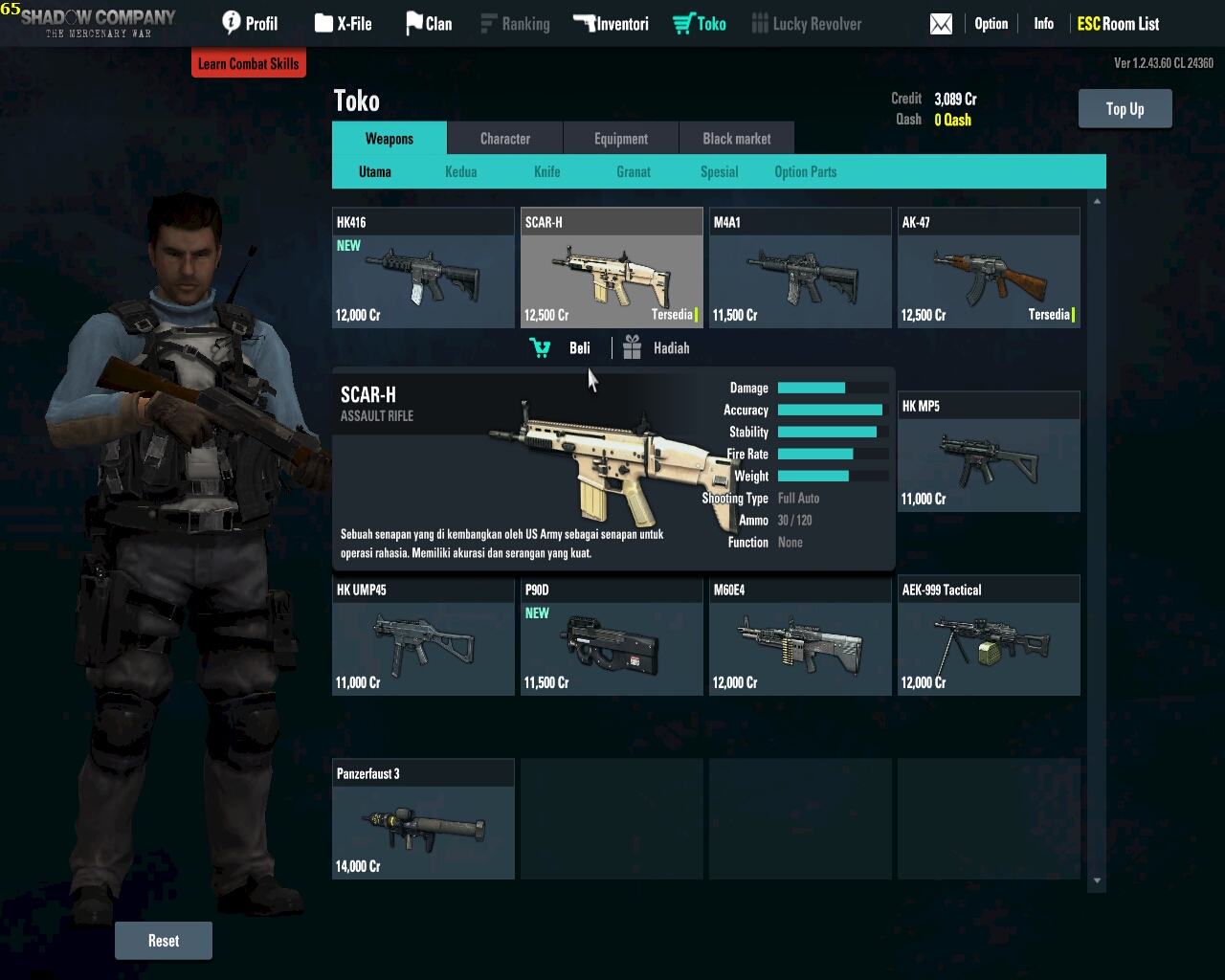Switch to the Equipment tab
The image size is (1225, 980).
(x=620, y=139)
